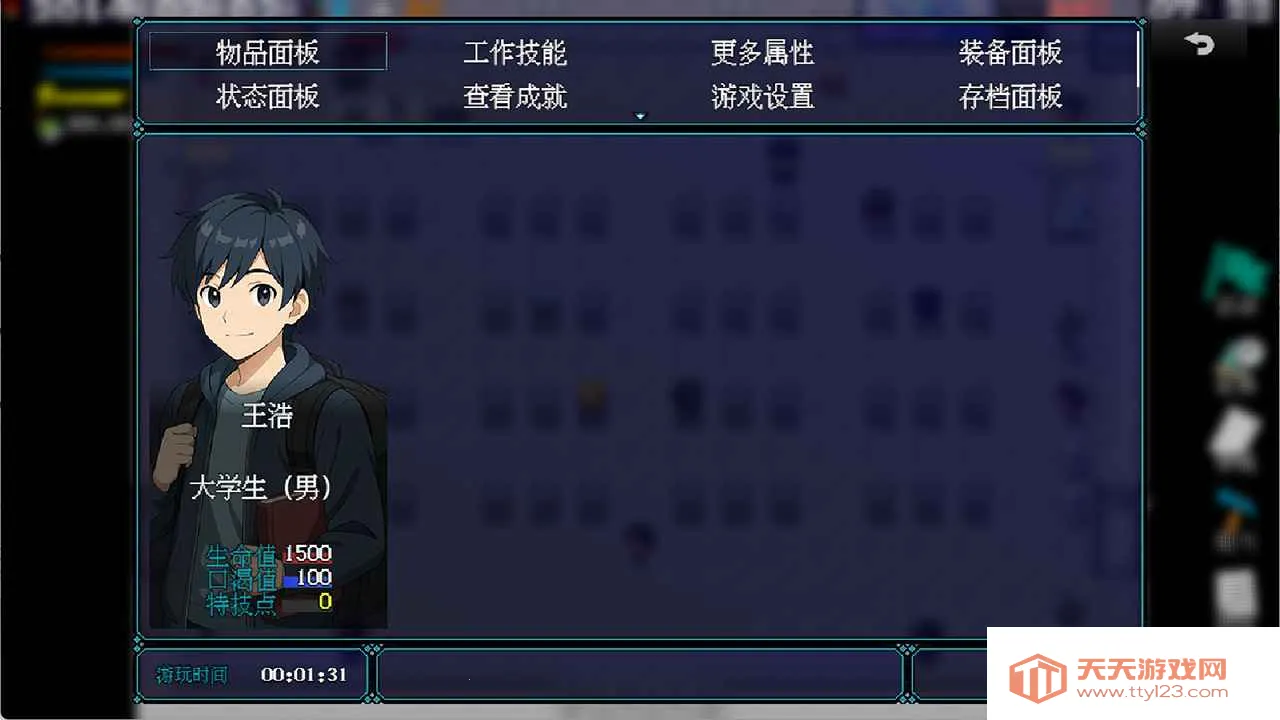Select 工作技能 (Work Skills) from the menu
The width and height of the screenshot is (1280, 720).
tap(516, 53)
